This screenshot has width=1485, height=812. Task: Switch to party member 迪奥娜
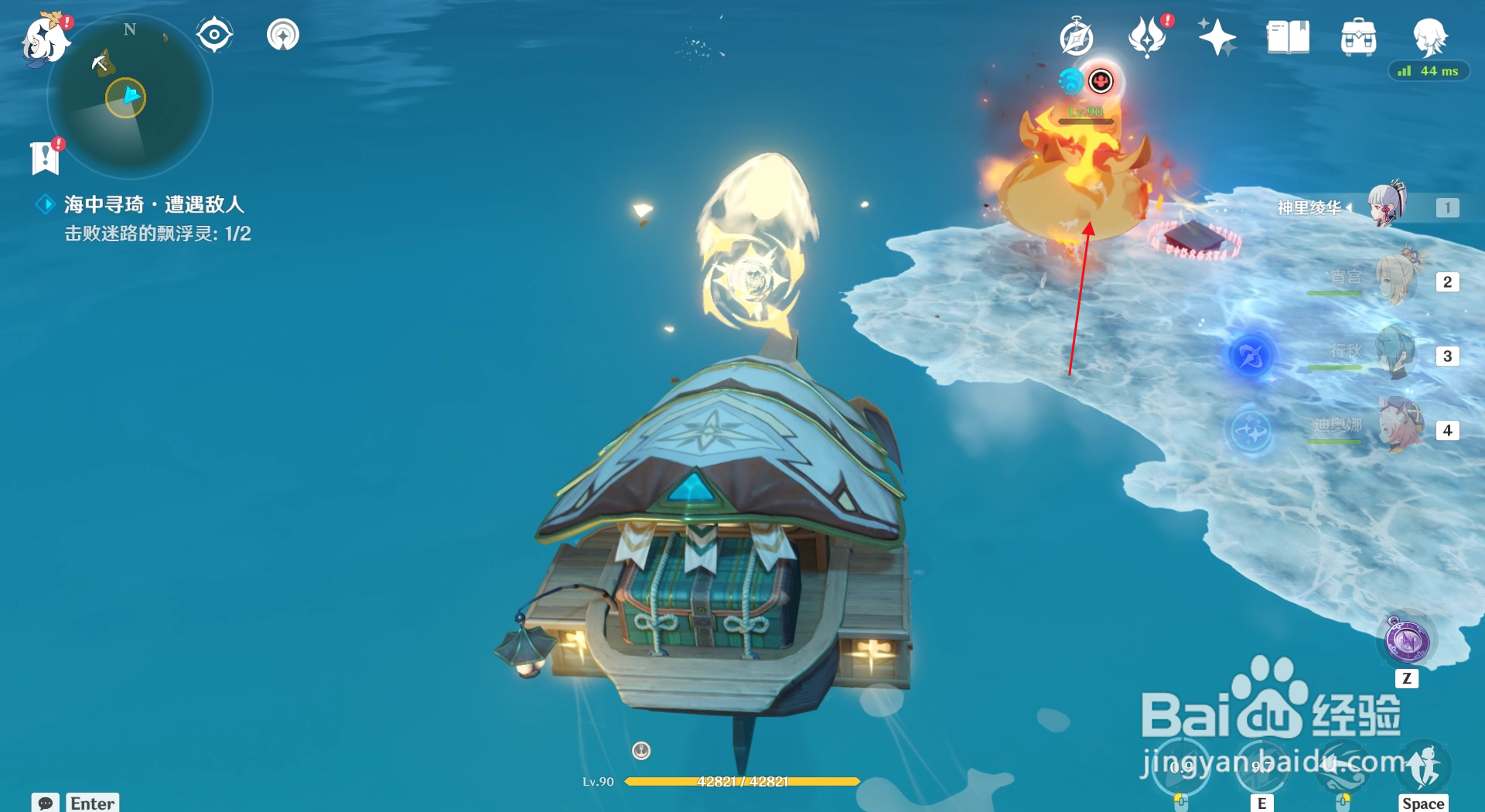coord(1398,428)
